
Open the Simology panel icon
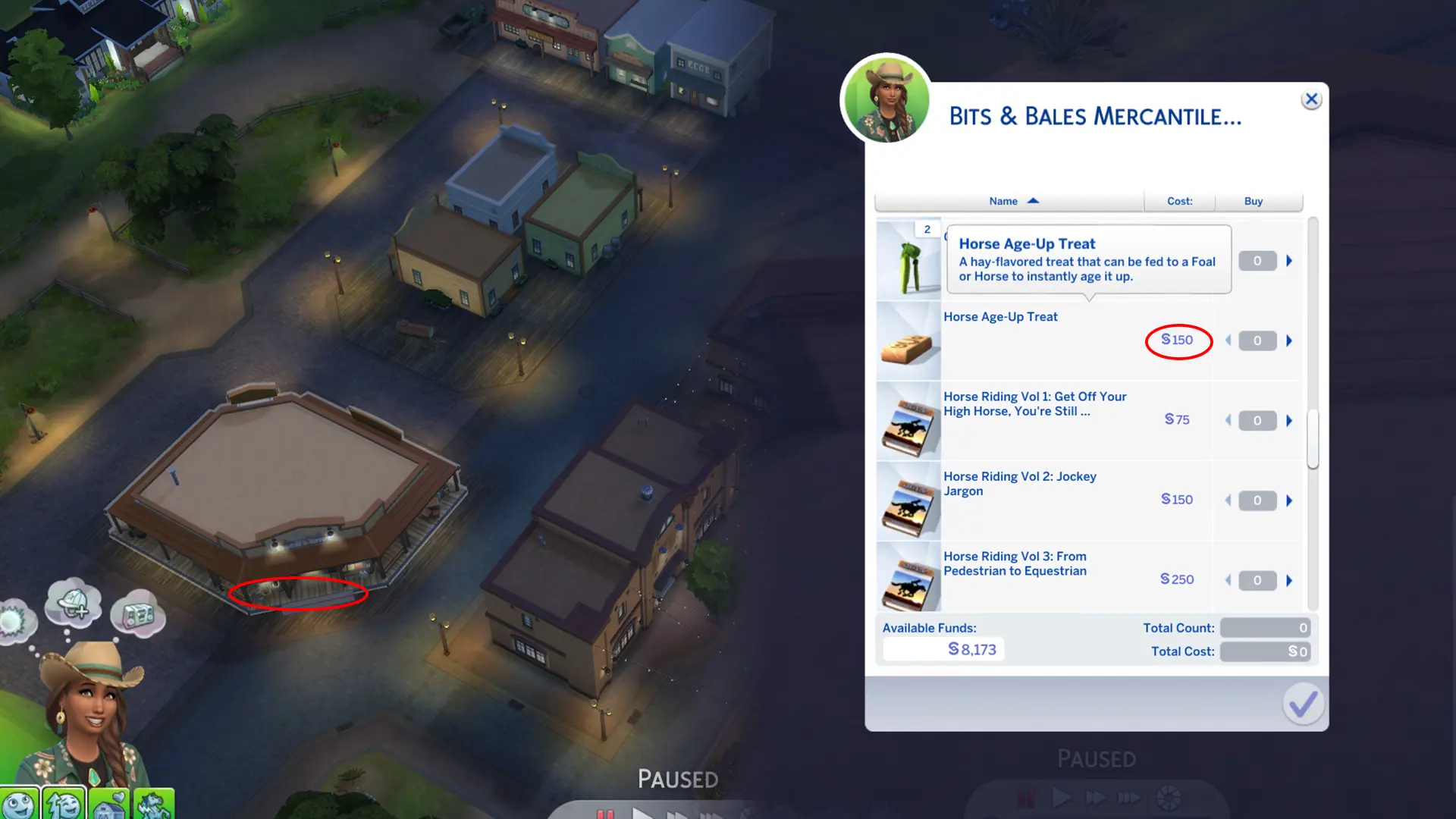(19, 804)
